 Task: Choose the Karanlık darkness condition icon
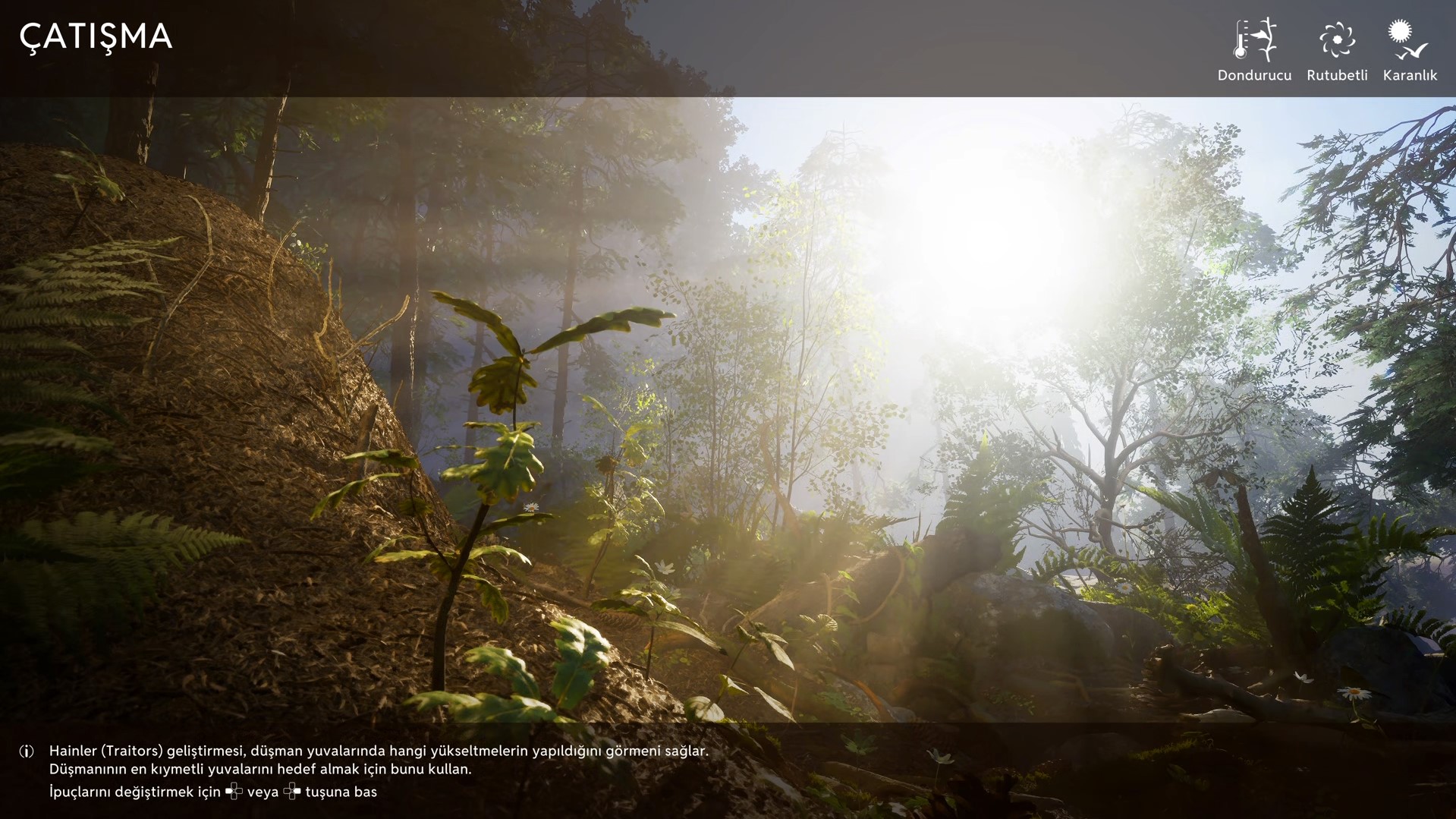(1408, 40)
